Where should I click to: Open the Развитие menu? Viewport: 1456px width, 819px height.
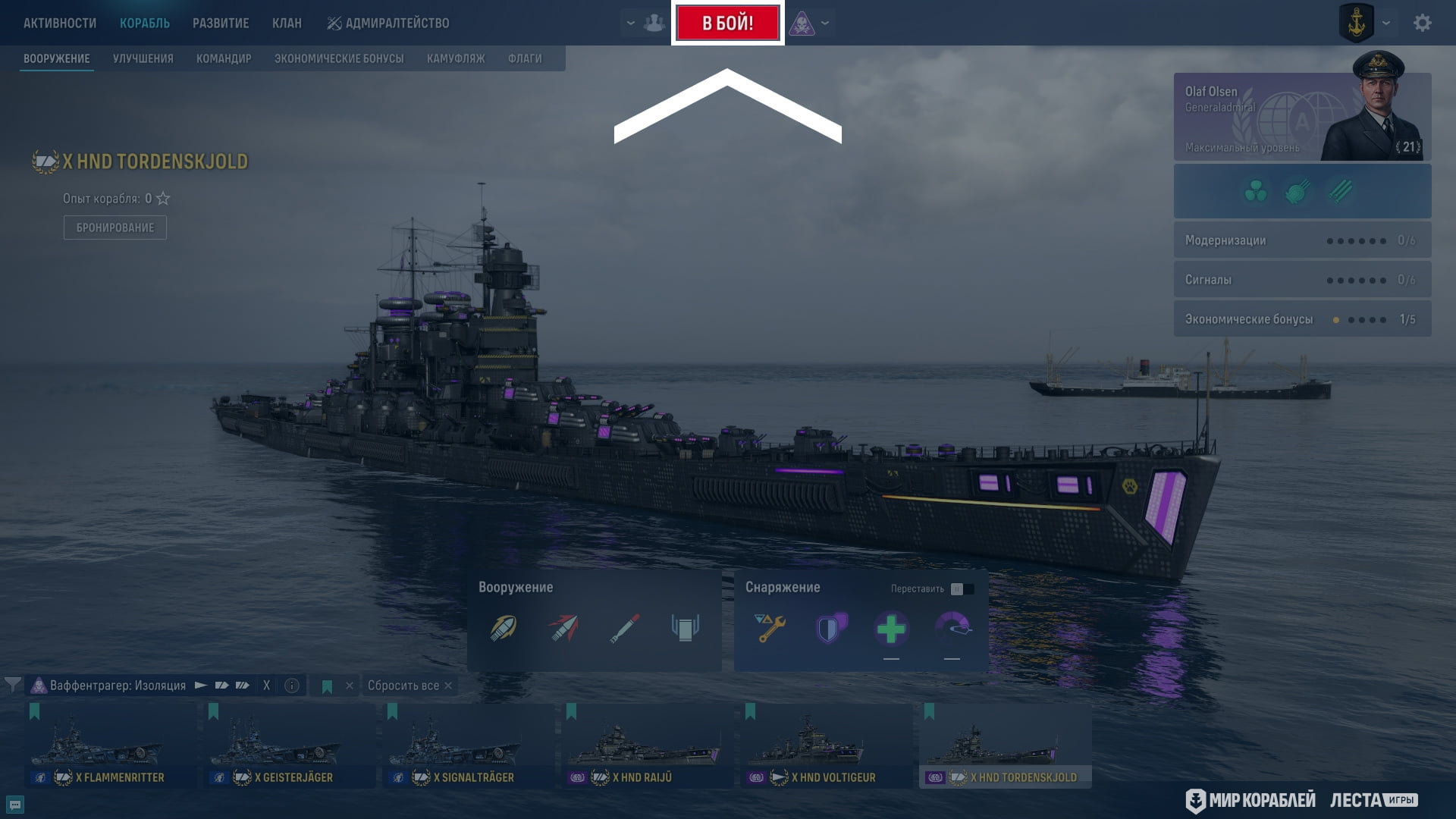(221, 23)
